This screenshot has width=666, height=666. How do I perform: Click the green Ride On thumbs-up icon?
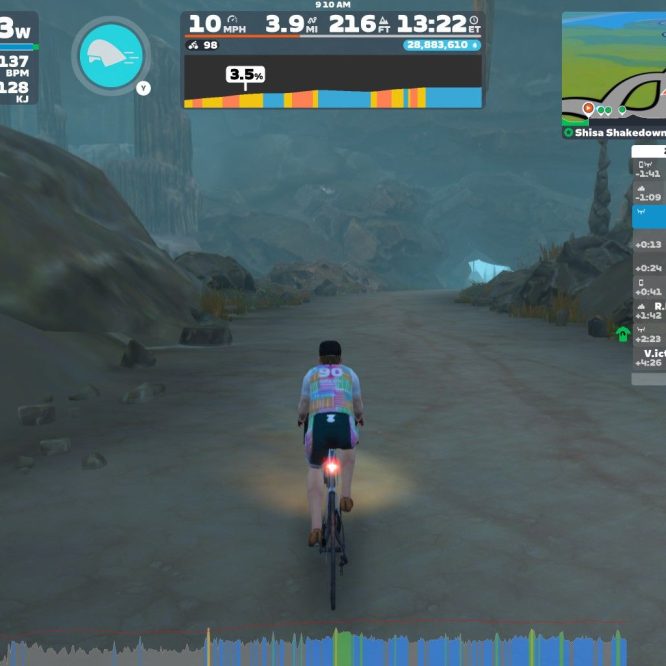click(623, 334)
